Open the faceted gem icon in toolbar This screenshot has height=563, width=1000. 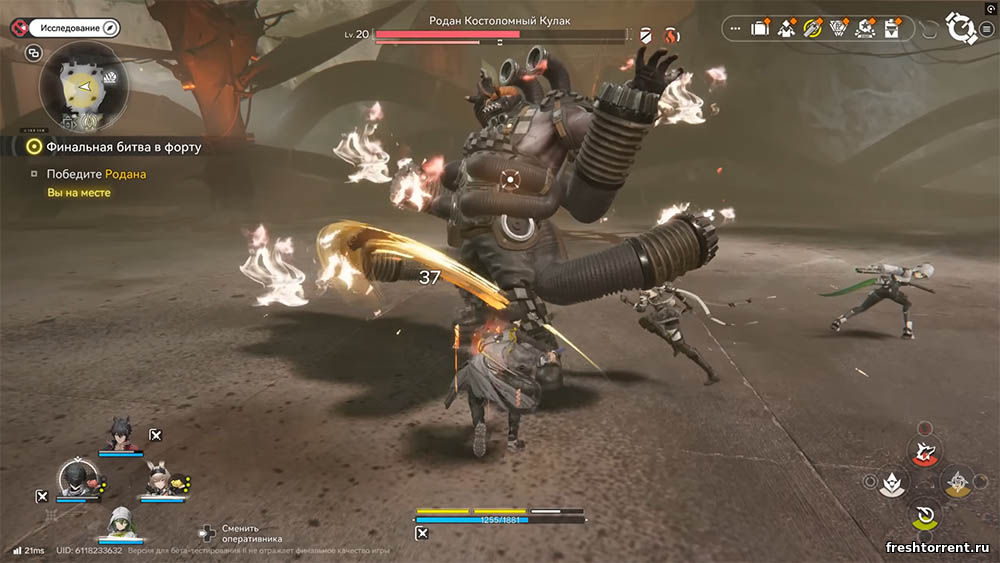[x=838, y=29]
